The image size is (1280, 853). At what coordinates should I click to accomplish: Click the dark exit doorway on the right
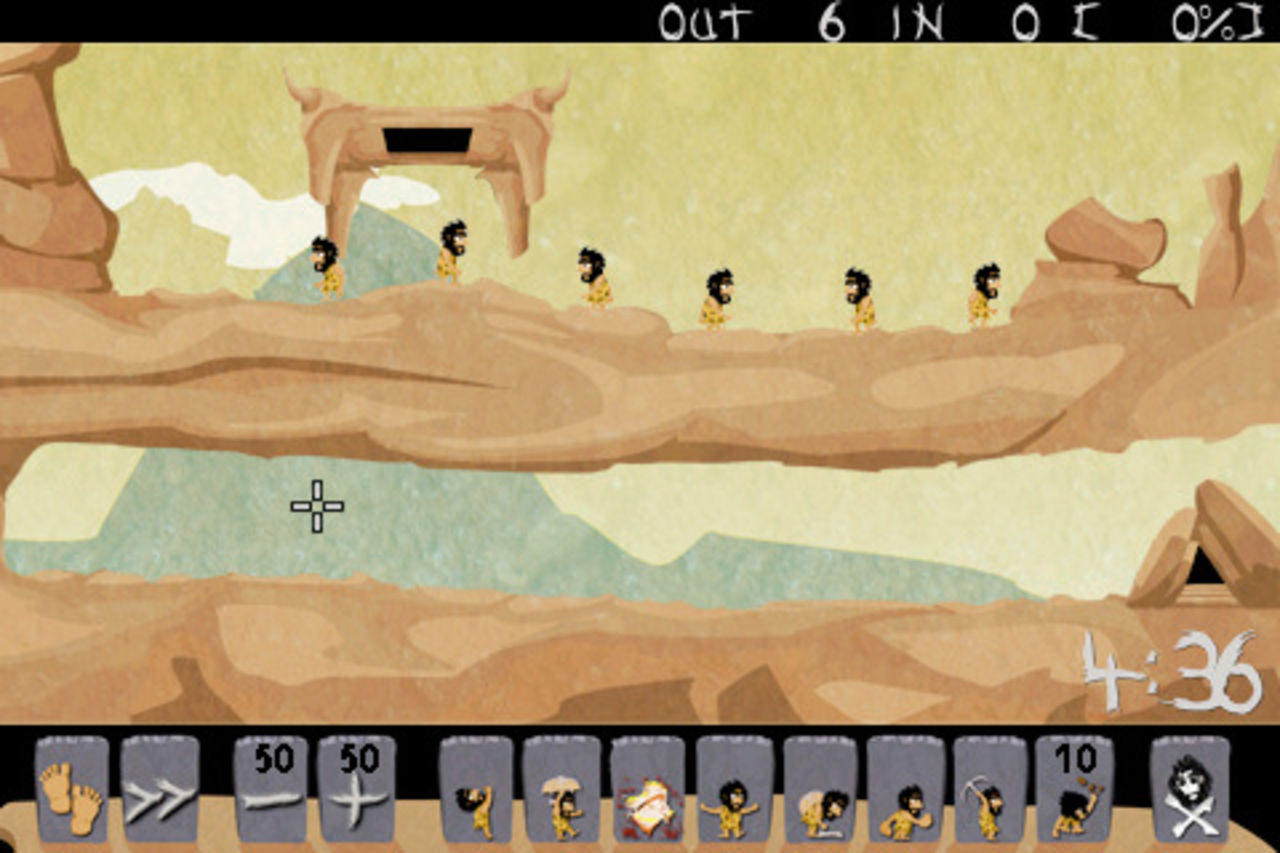point(1205,565)
